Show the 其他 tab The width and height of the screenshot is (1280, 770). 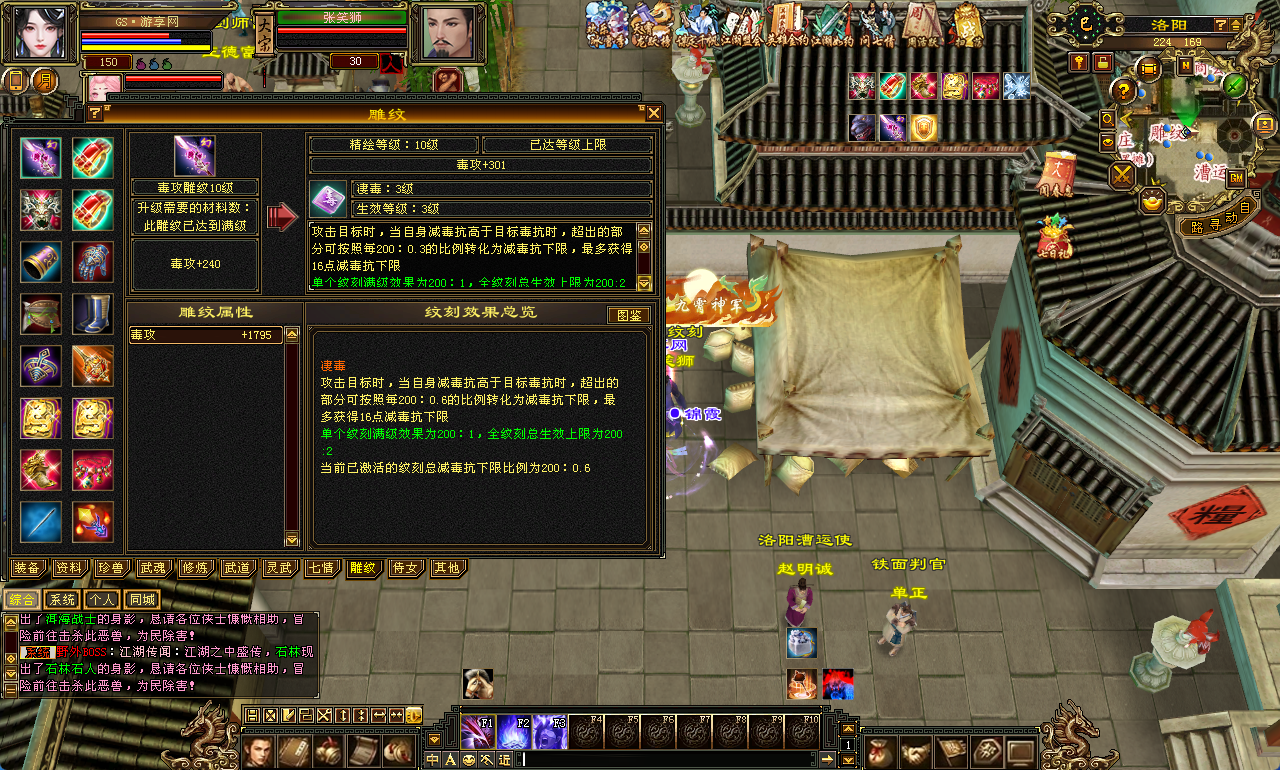pyautogui.click(x=447, y=568)
